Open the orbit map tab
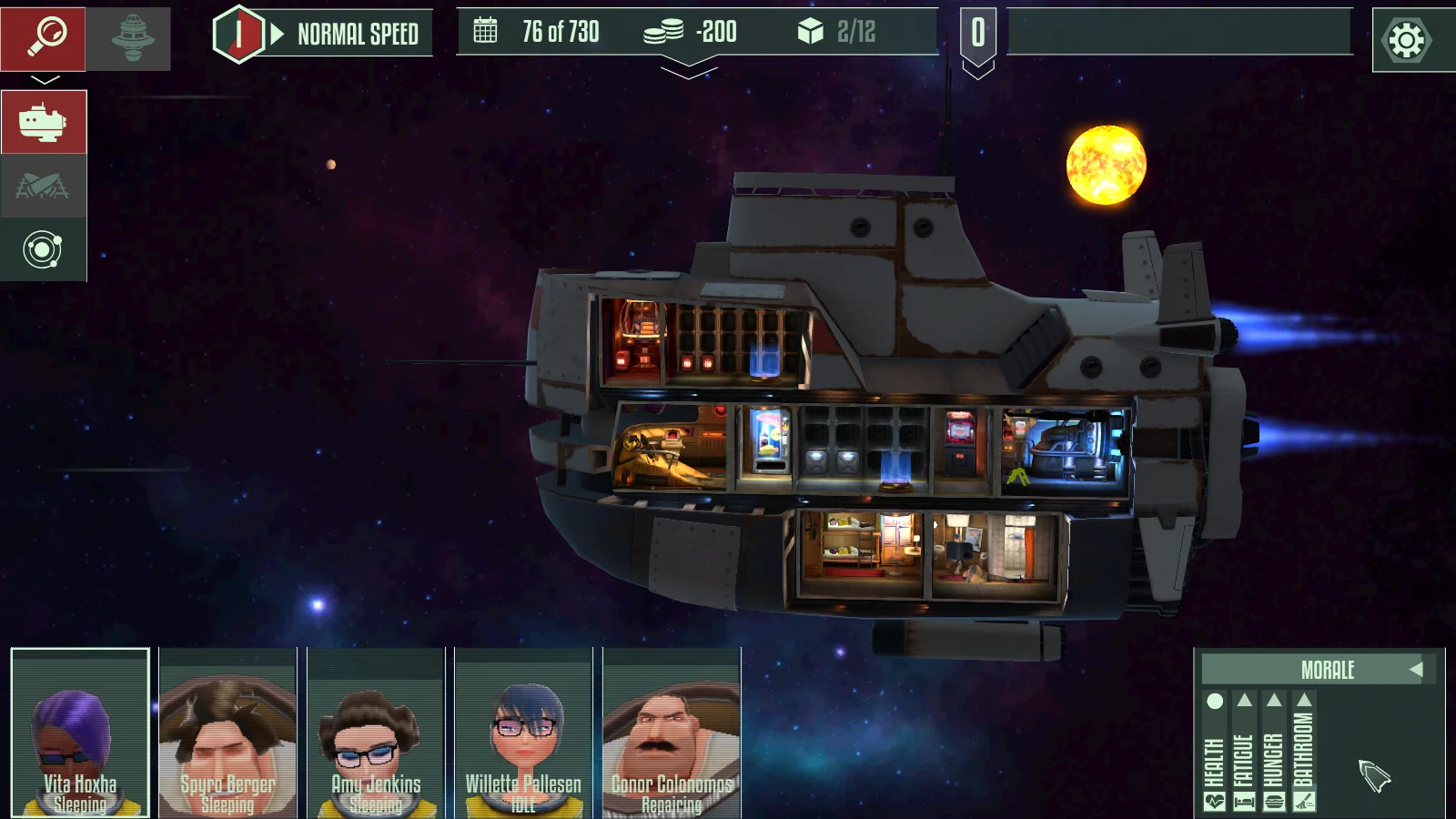The width and height of the screenshot is (1456, 819). pyautogui.click(x=44, y=250)
